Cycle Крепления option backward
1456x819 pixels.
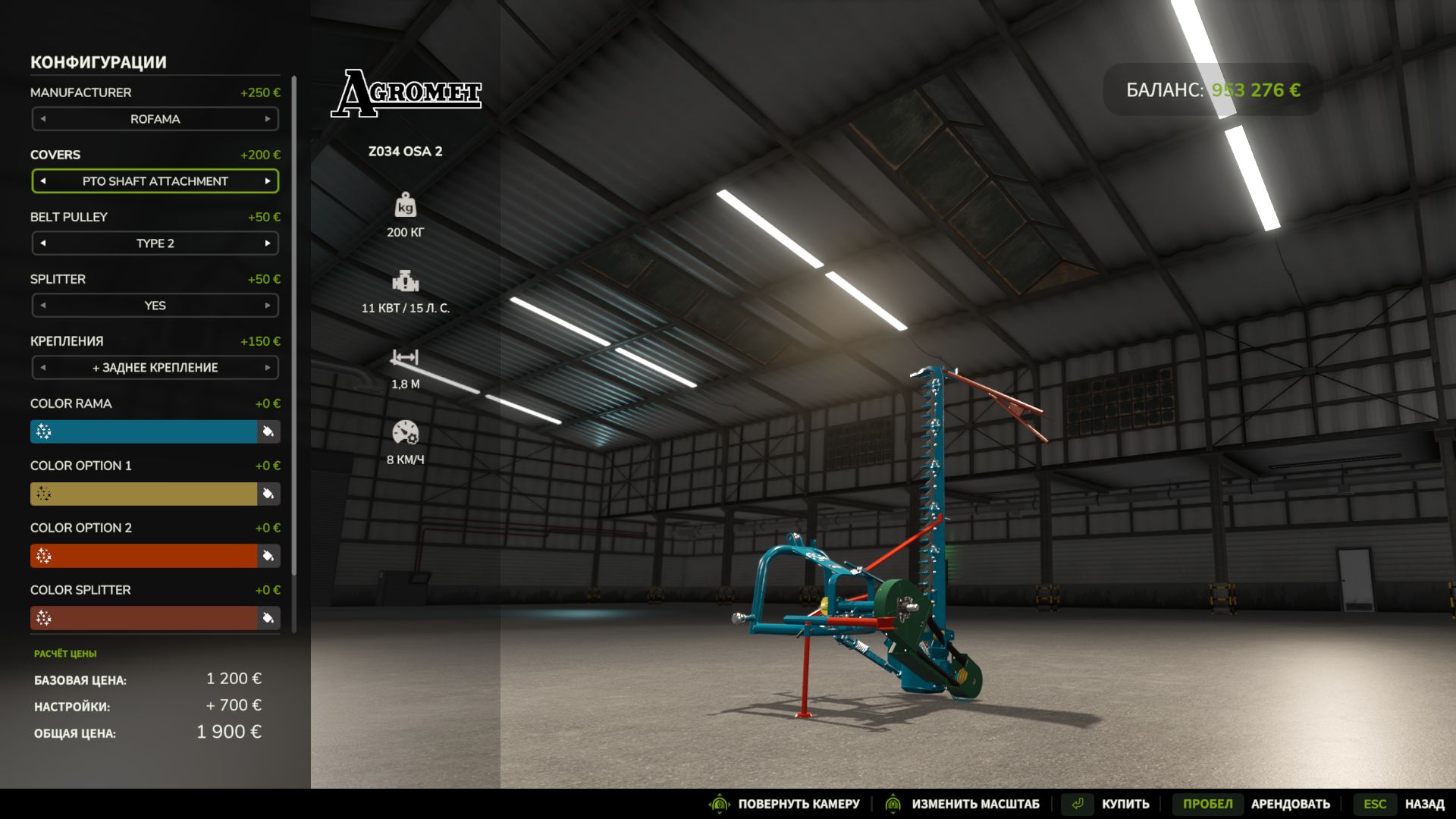43,368
